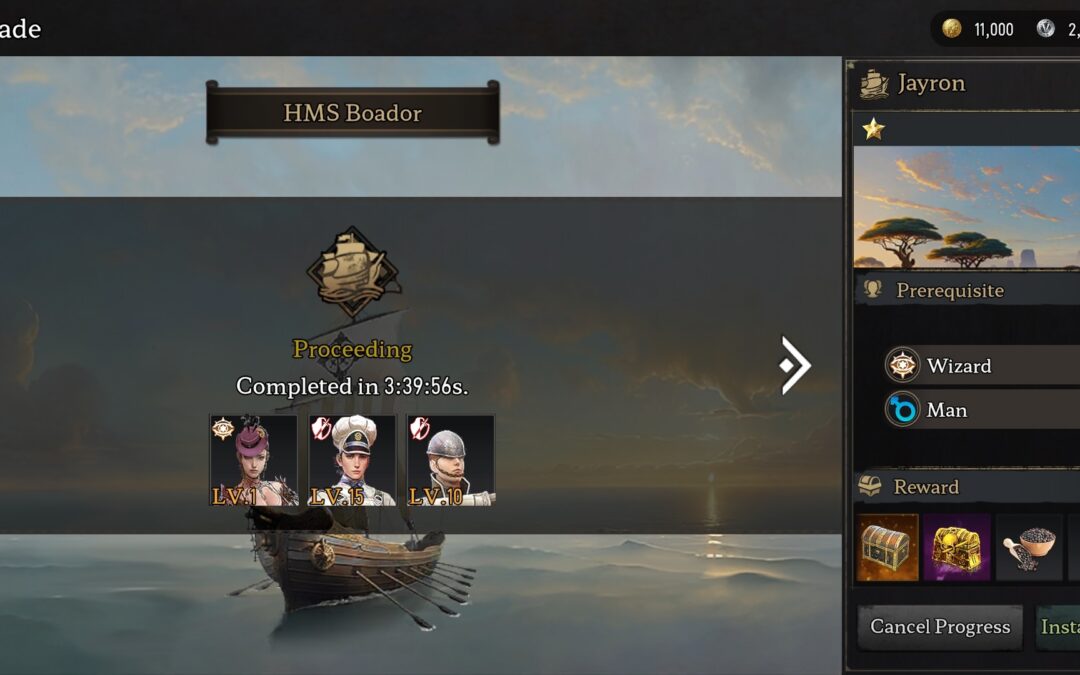Click the HMS Boador name banner
Viewport: 1080px width, 675px height.
tap(352, 113)
